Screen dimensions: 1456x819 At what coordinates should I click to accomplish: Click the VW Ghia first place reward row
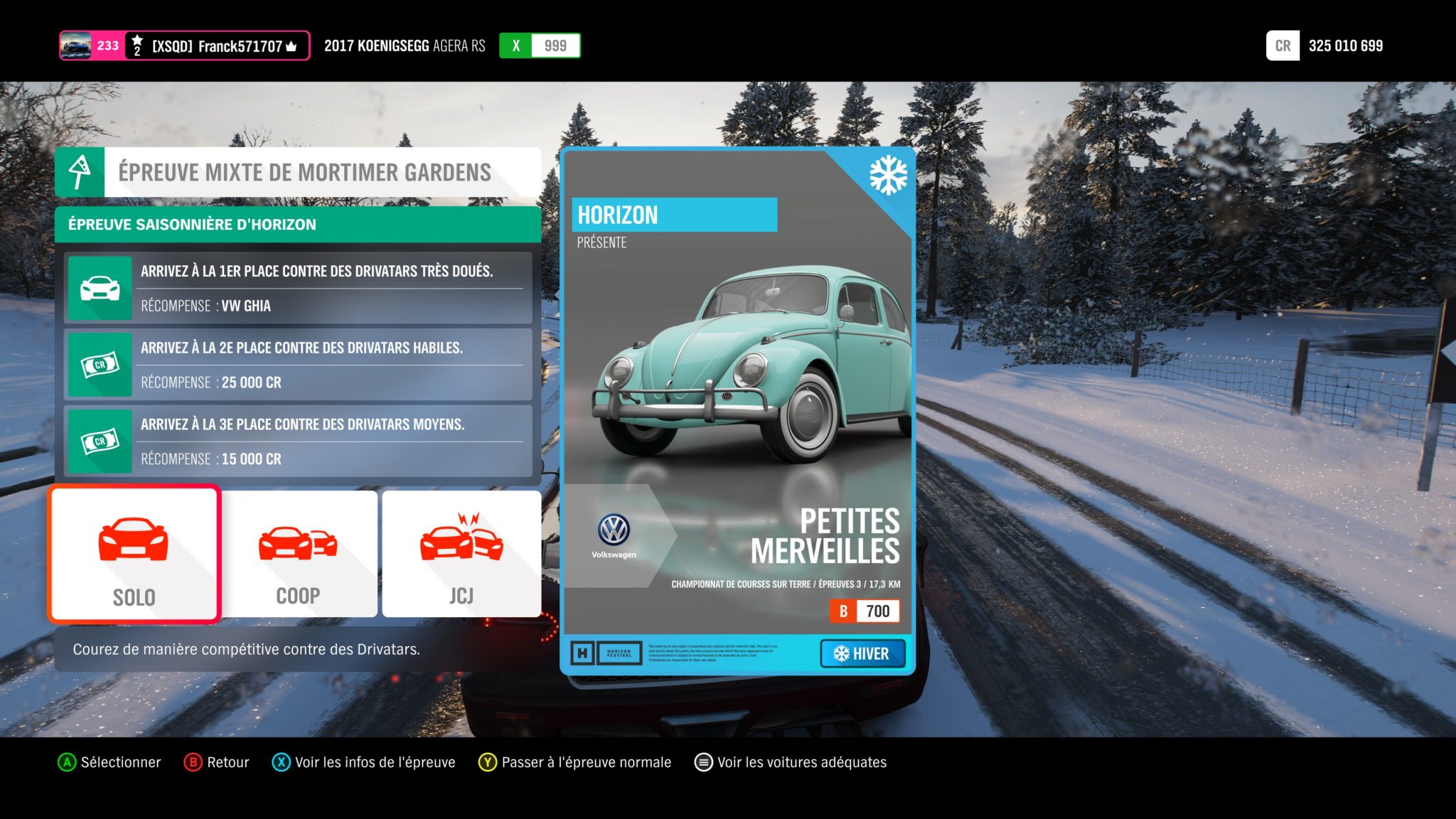[298, 288]
